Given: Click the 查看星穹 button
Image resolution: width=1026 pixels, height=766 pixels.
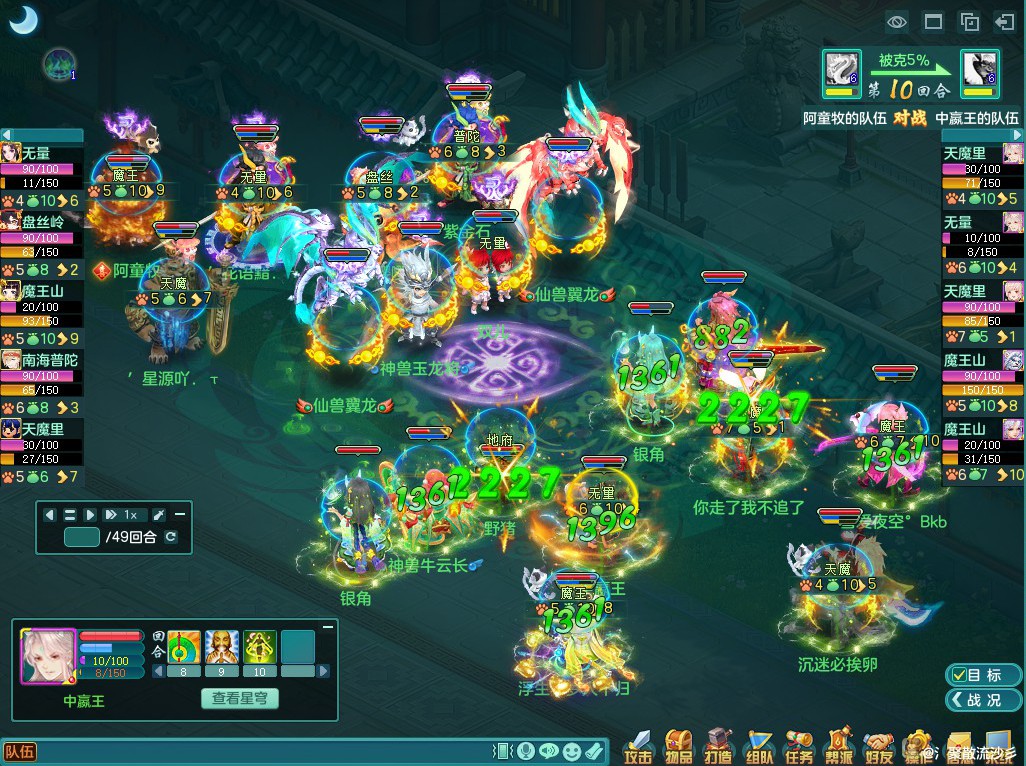Looking at the screenshot, I should coord(240,699).
